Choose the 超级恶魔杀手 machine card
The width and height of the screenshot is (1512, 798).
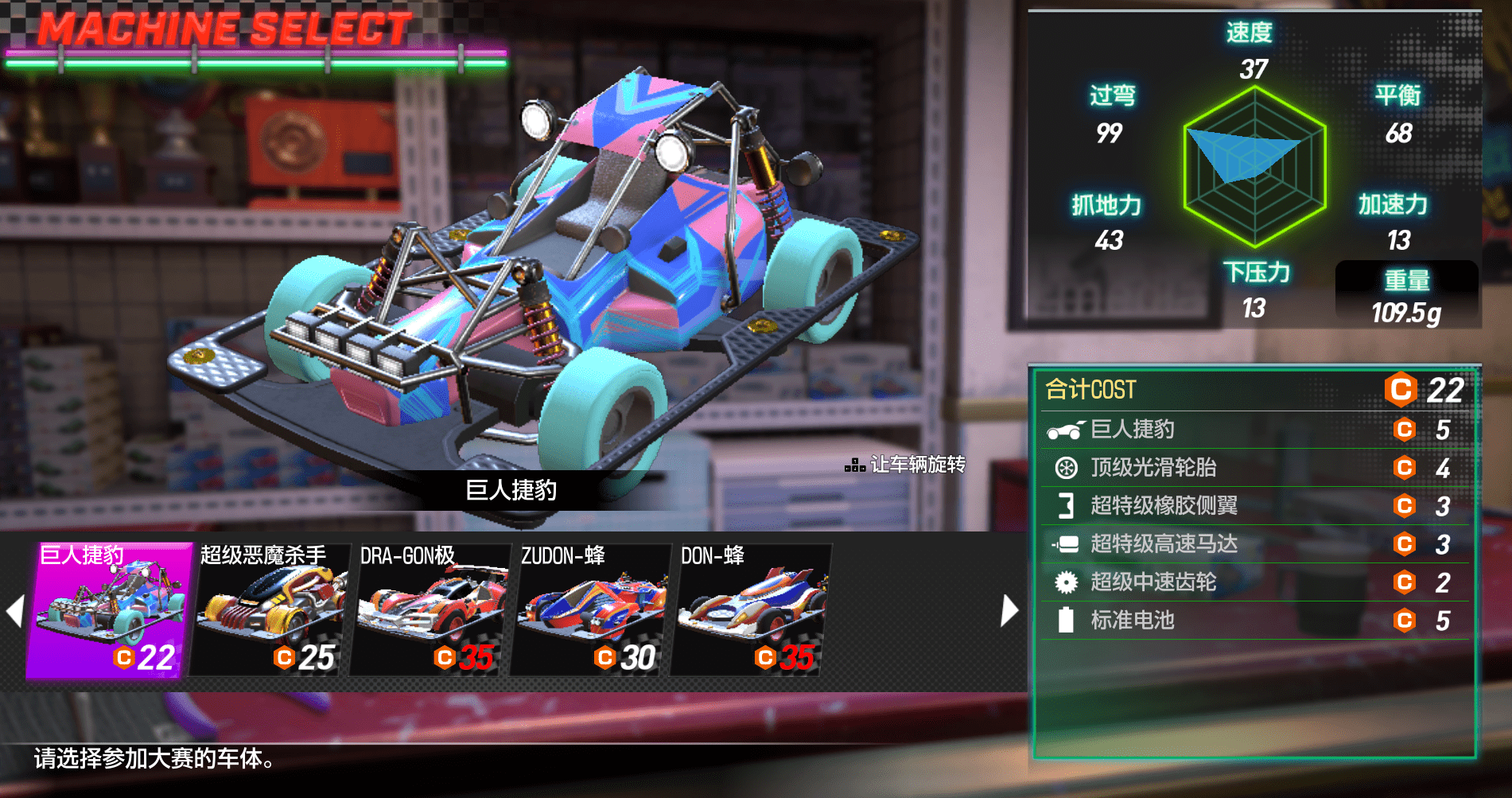click(270, 610)
